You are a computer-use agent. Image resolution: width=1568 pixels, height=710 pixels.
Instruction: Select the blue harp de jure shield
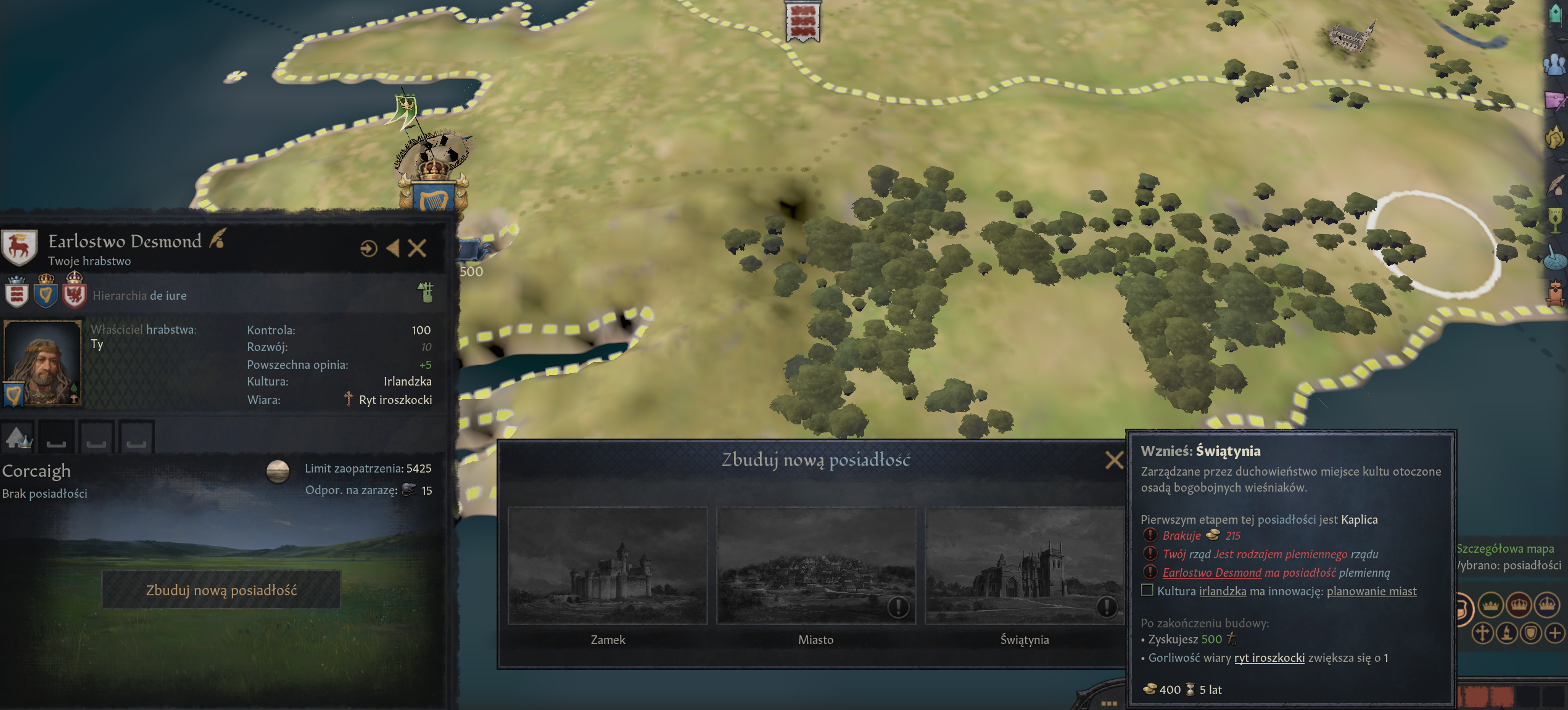[45, 292]
